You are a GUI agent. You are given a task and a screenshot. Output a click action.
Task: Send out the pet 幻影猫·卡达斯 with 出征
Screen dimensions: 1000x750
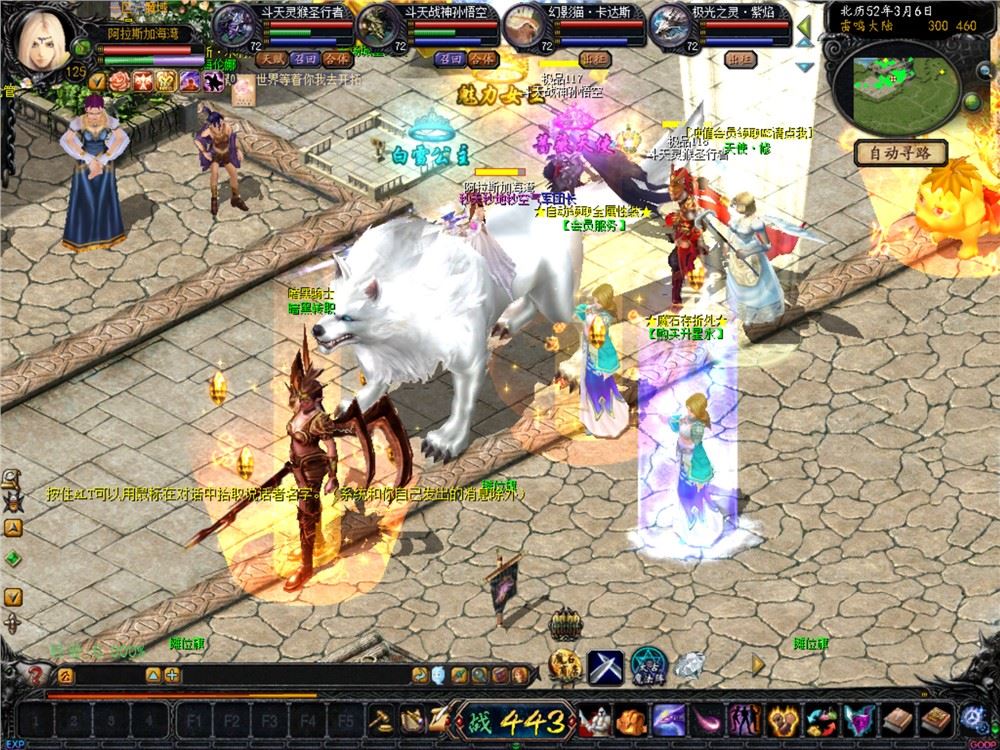pyautogui.click(x=595, y=59)
